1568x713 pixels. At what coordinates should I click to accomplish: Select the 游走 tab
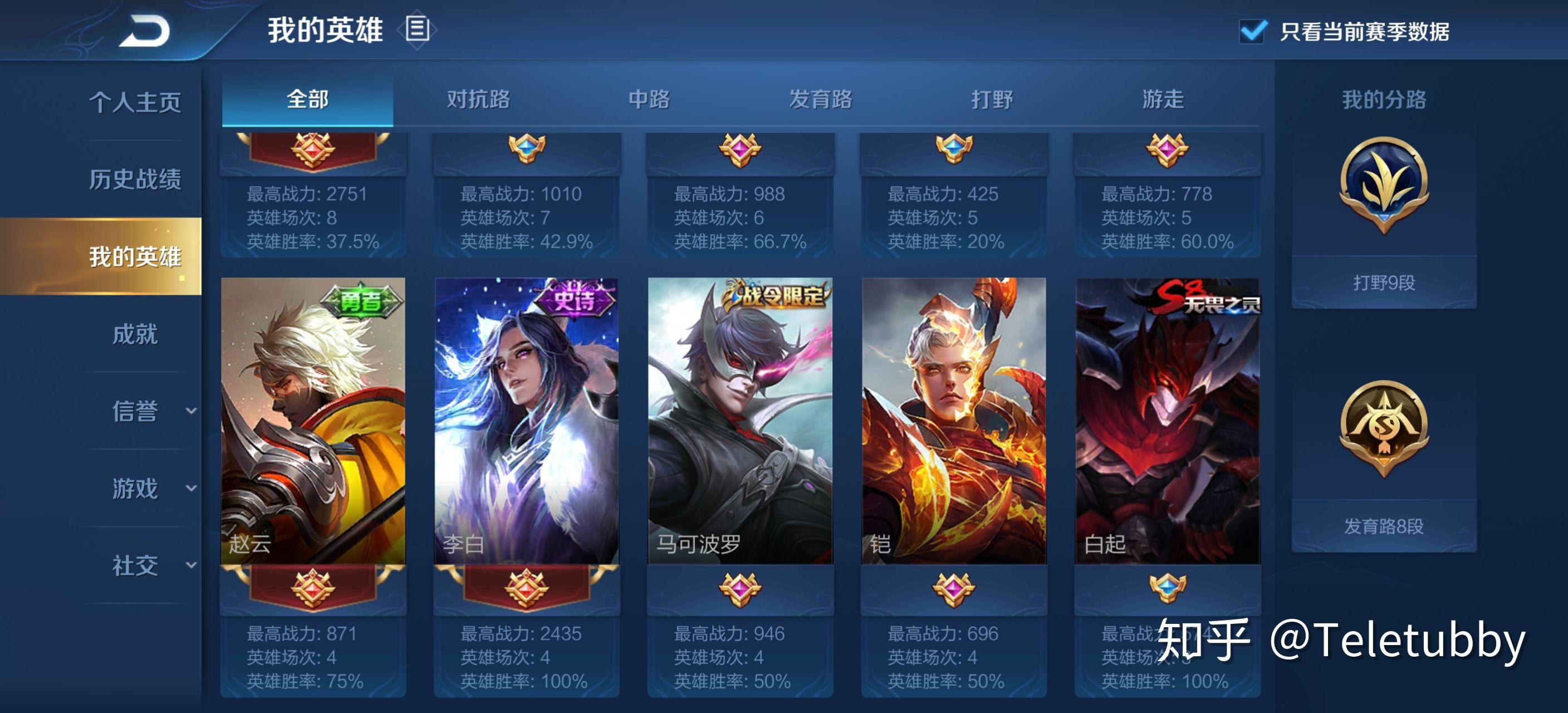coord(1163,99)
